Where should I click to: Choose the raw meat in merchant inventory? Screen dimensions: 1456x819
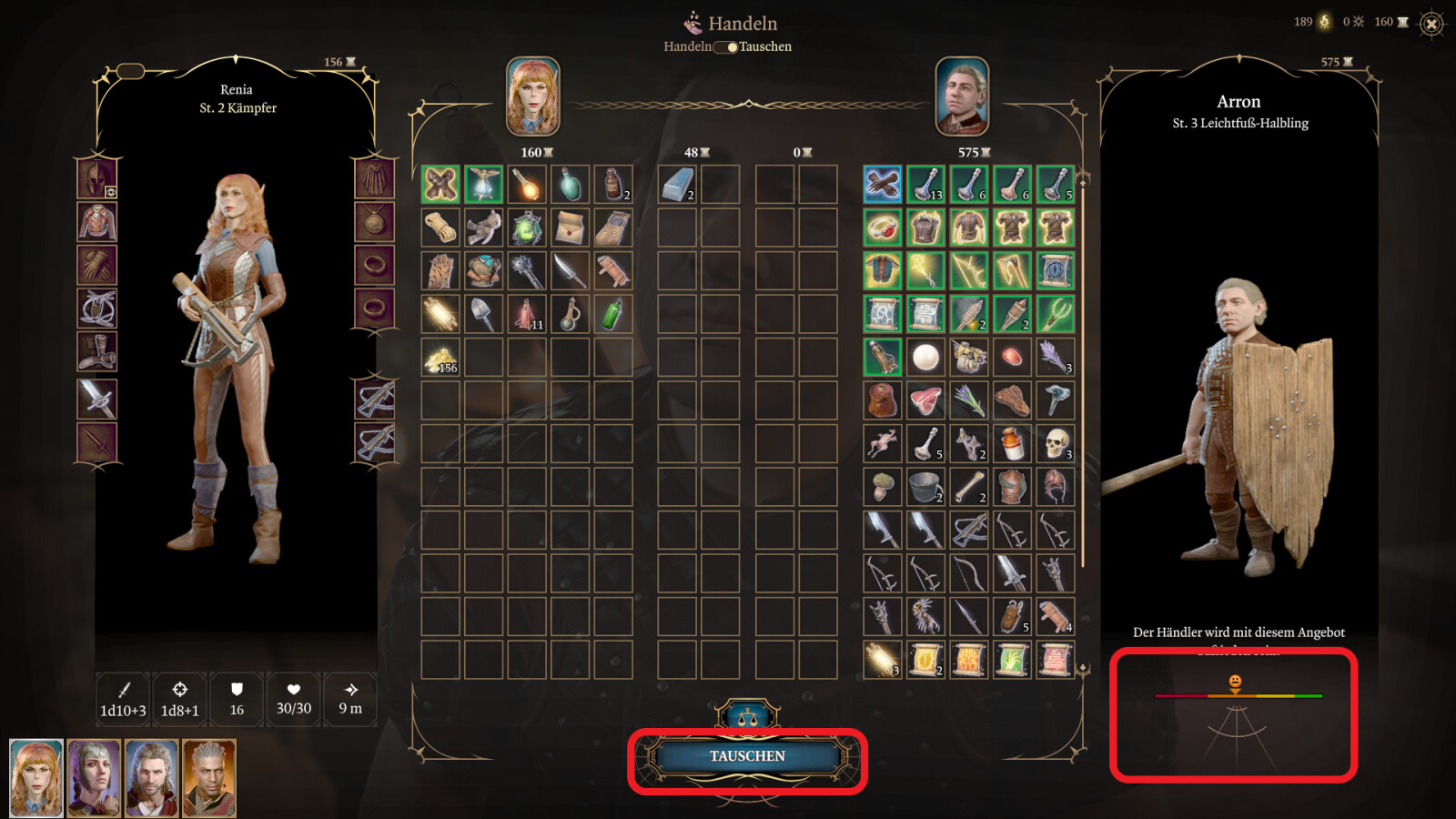pos(925,400)
